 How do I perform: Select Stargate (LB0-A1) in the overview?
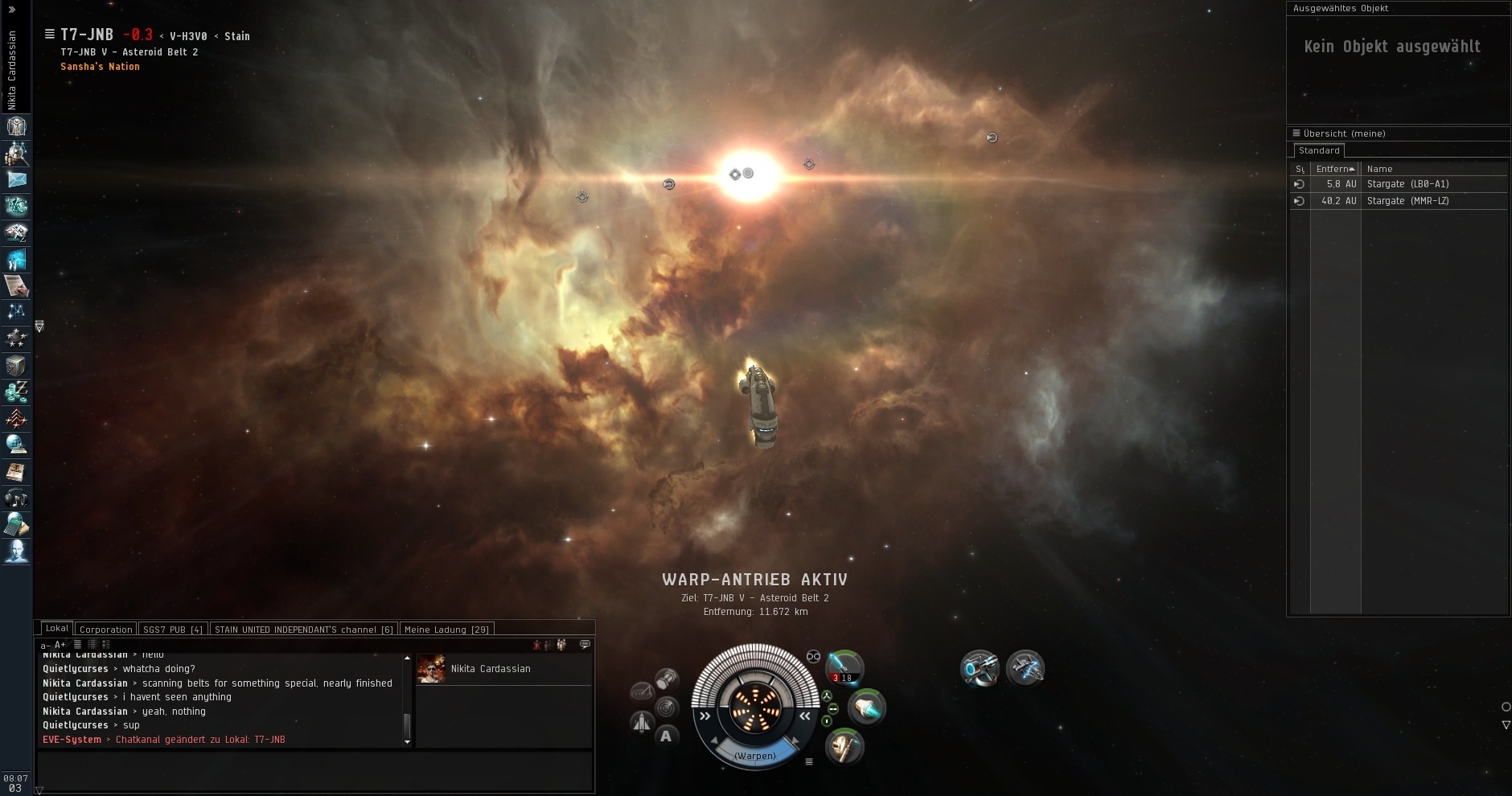pos(1407,184)
